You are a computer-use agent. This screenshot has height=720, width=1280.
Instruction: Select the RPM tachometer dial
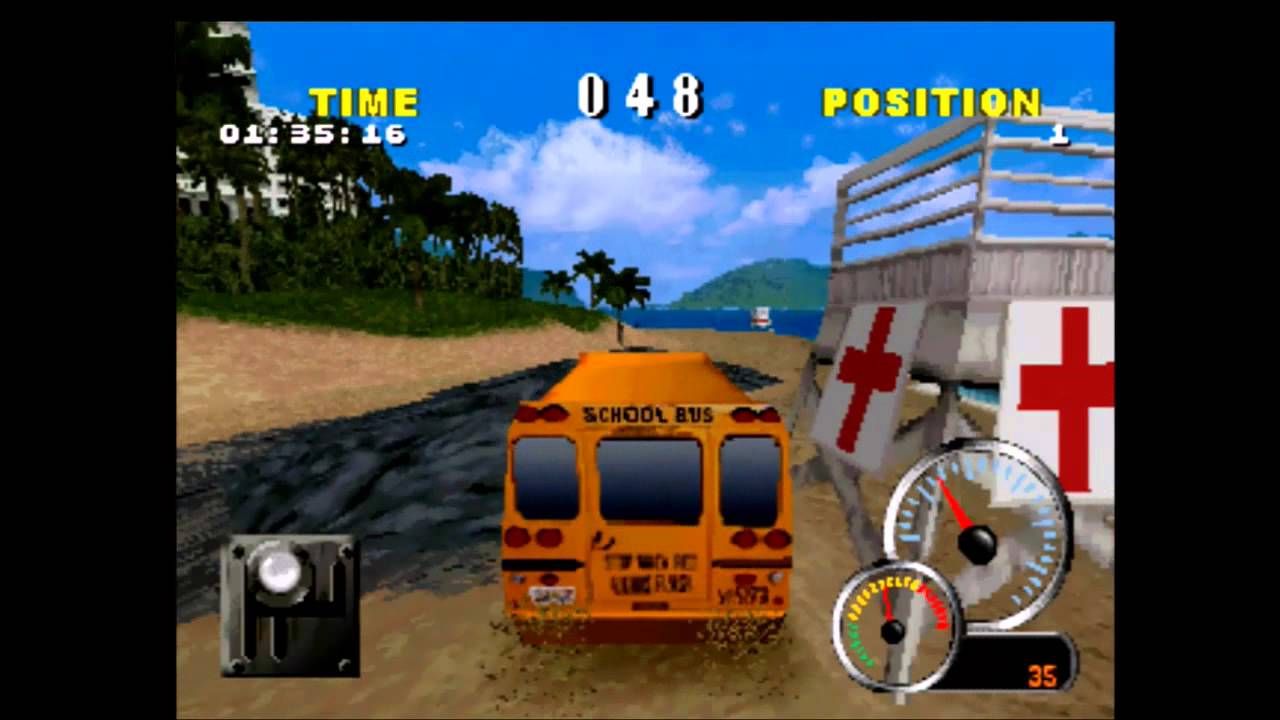pos(893,632)
